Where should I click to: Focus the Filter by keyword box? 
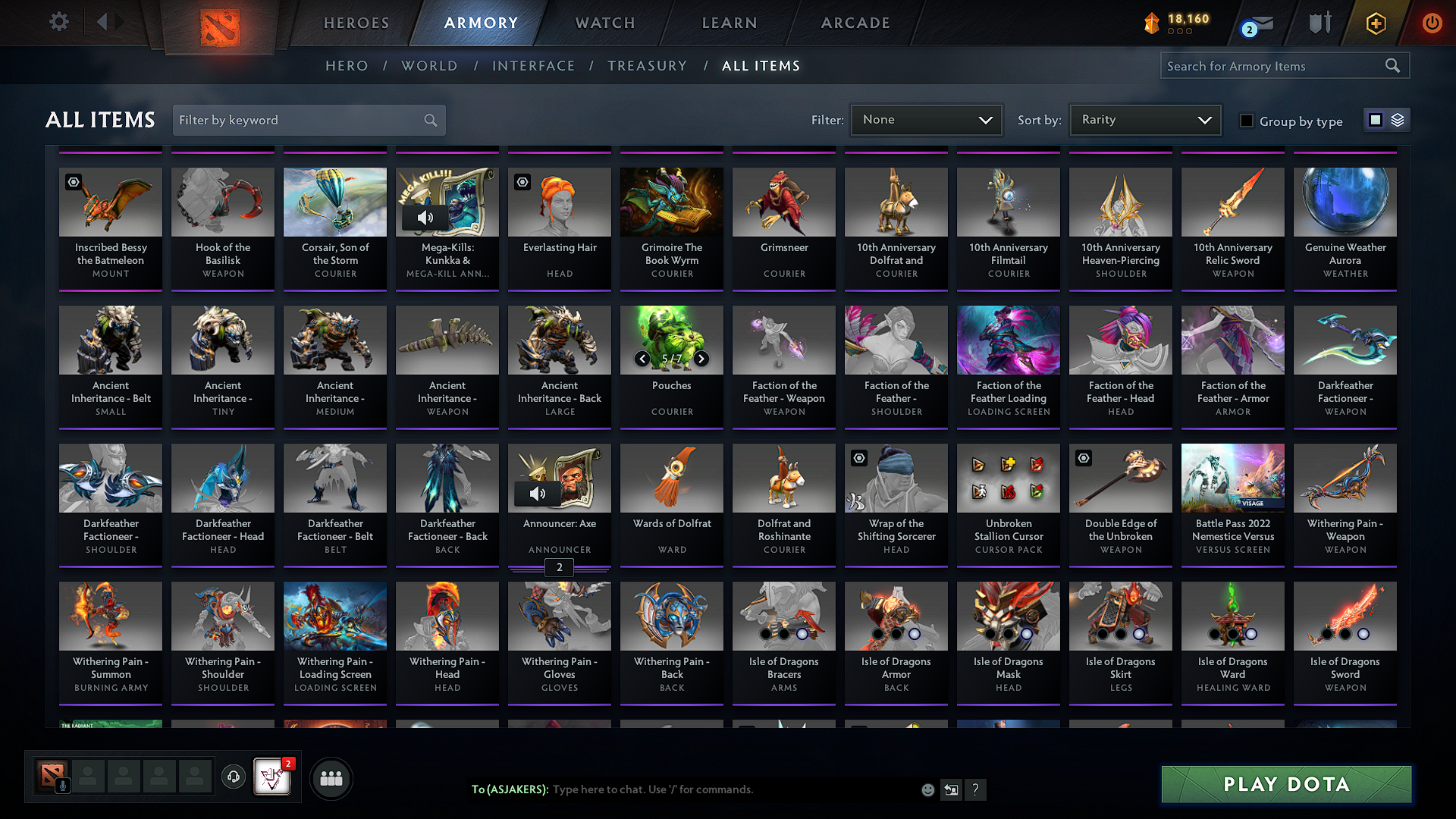300,120
